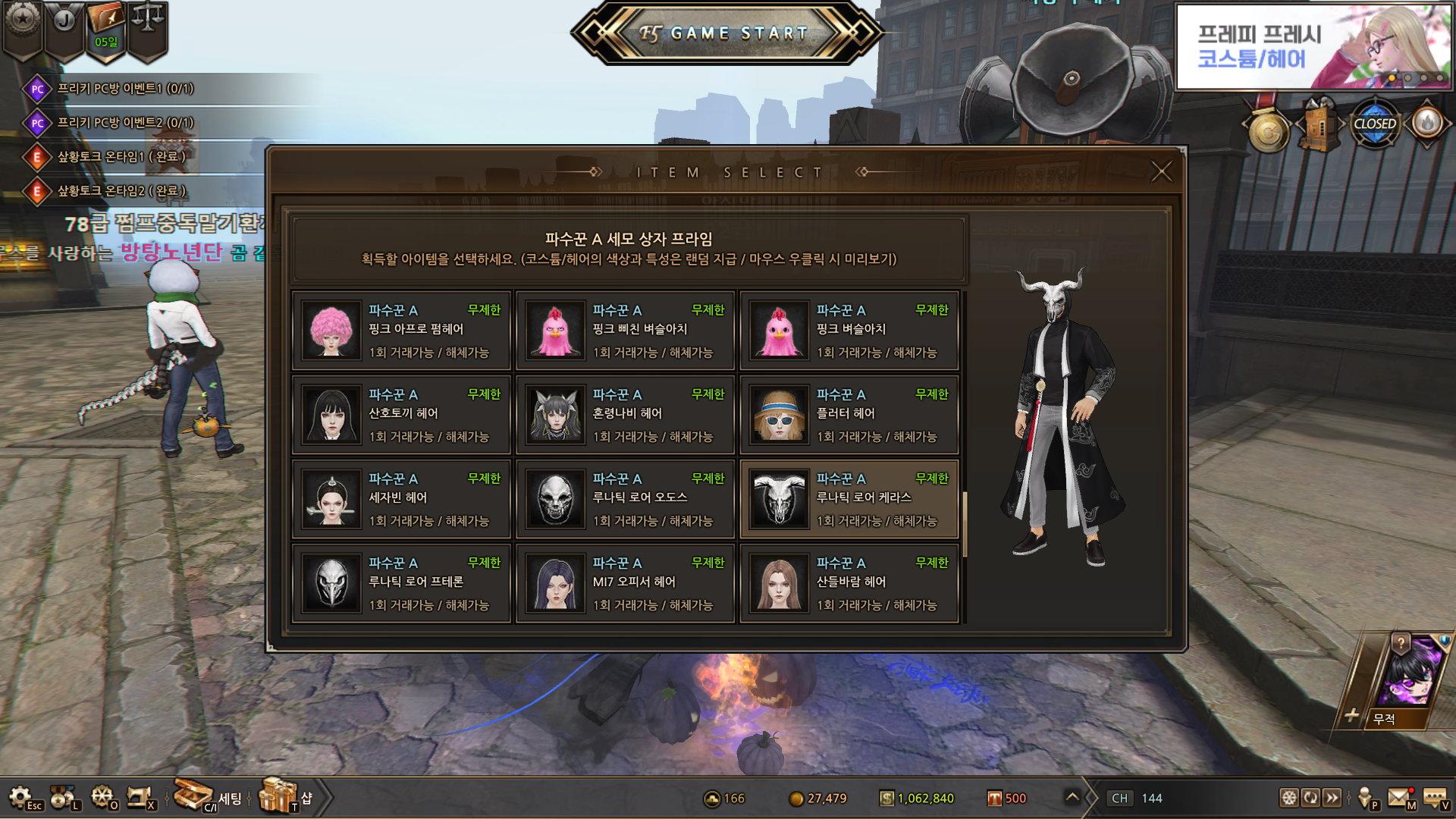Select 핑크 아프로 펌헤어 item

pyautogui.click(x=402, y=331)
